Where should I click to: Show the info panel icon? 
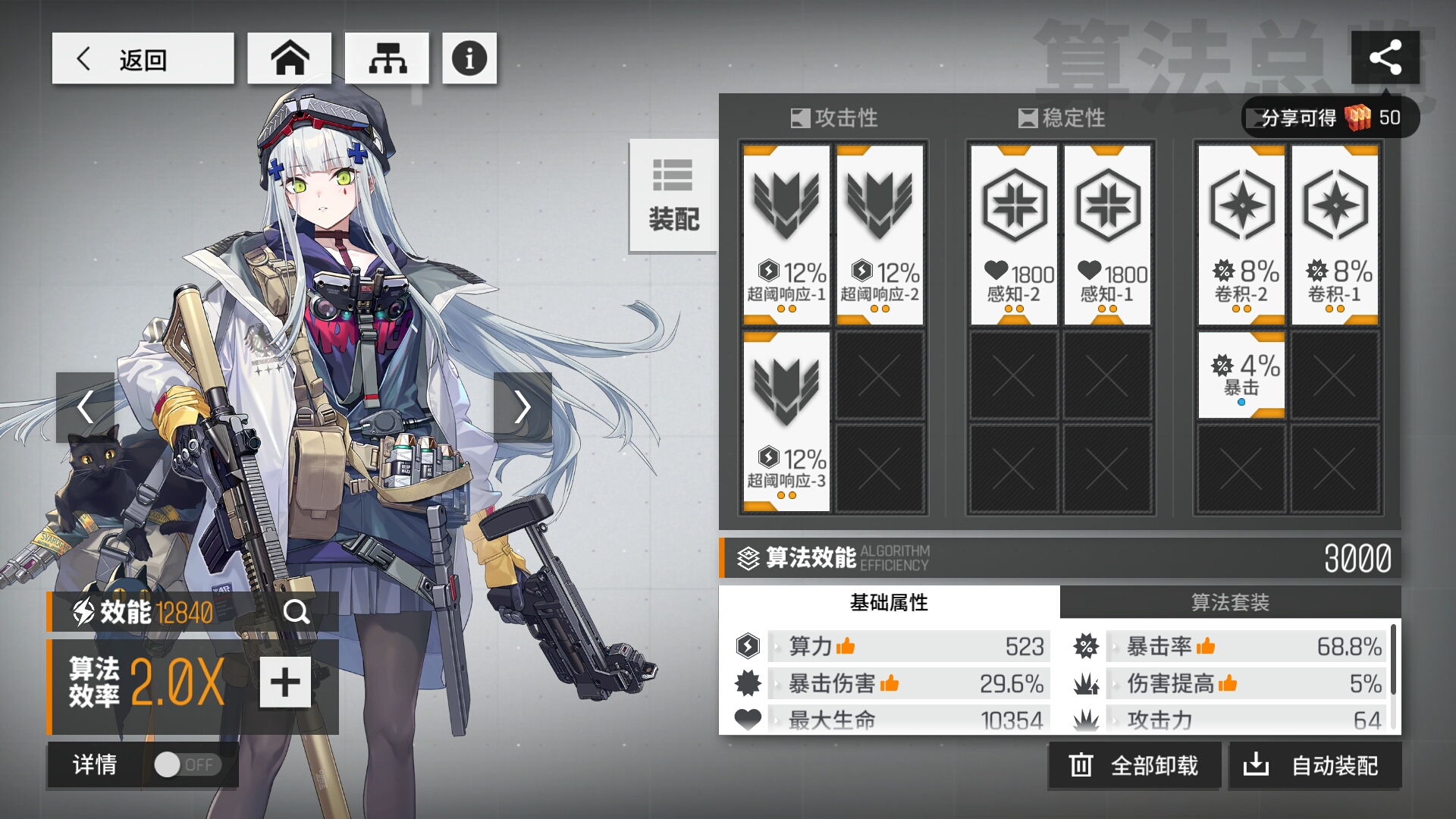click(469, 58)
